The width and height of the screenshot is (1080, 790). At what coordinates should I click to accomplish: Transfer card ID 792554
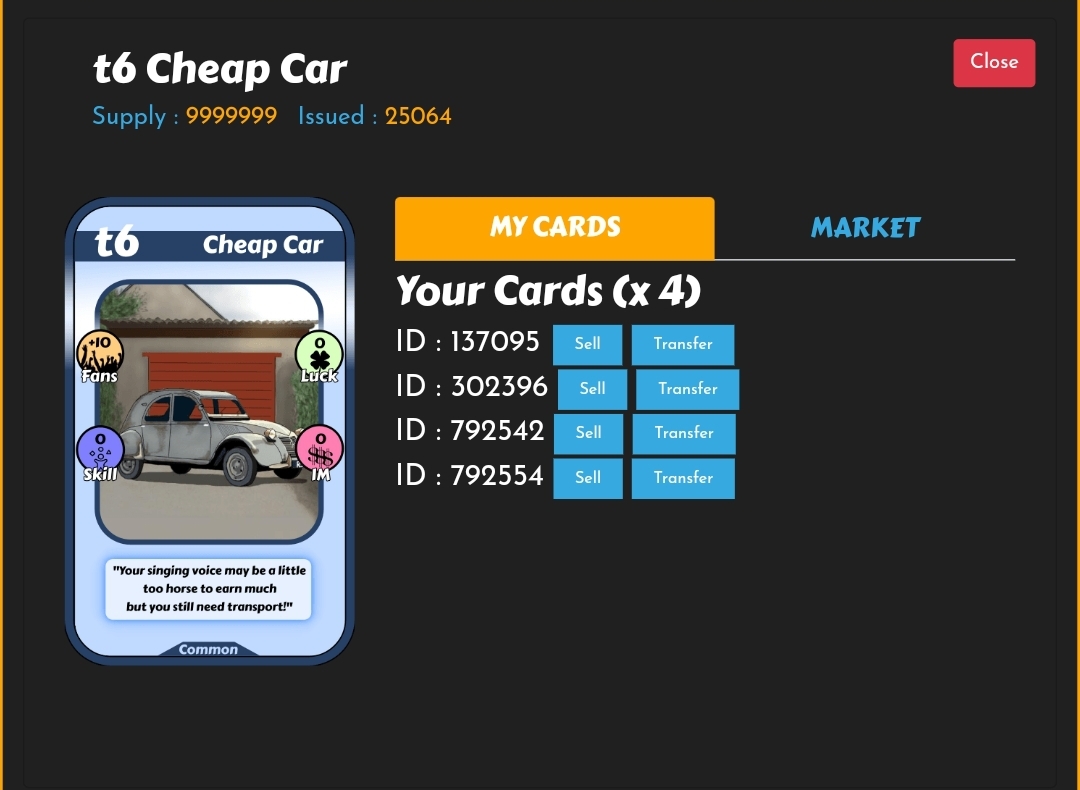[683, 478]
